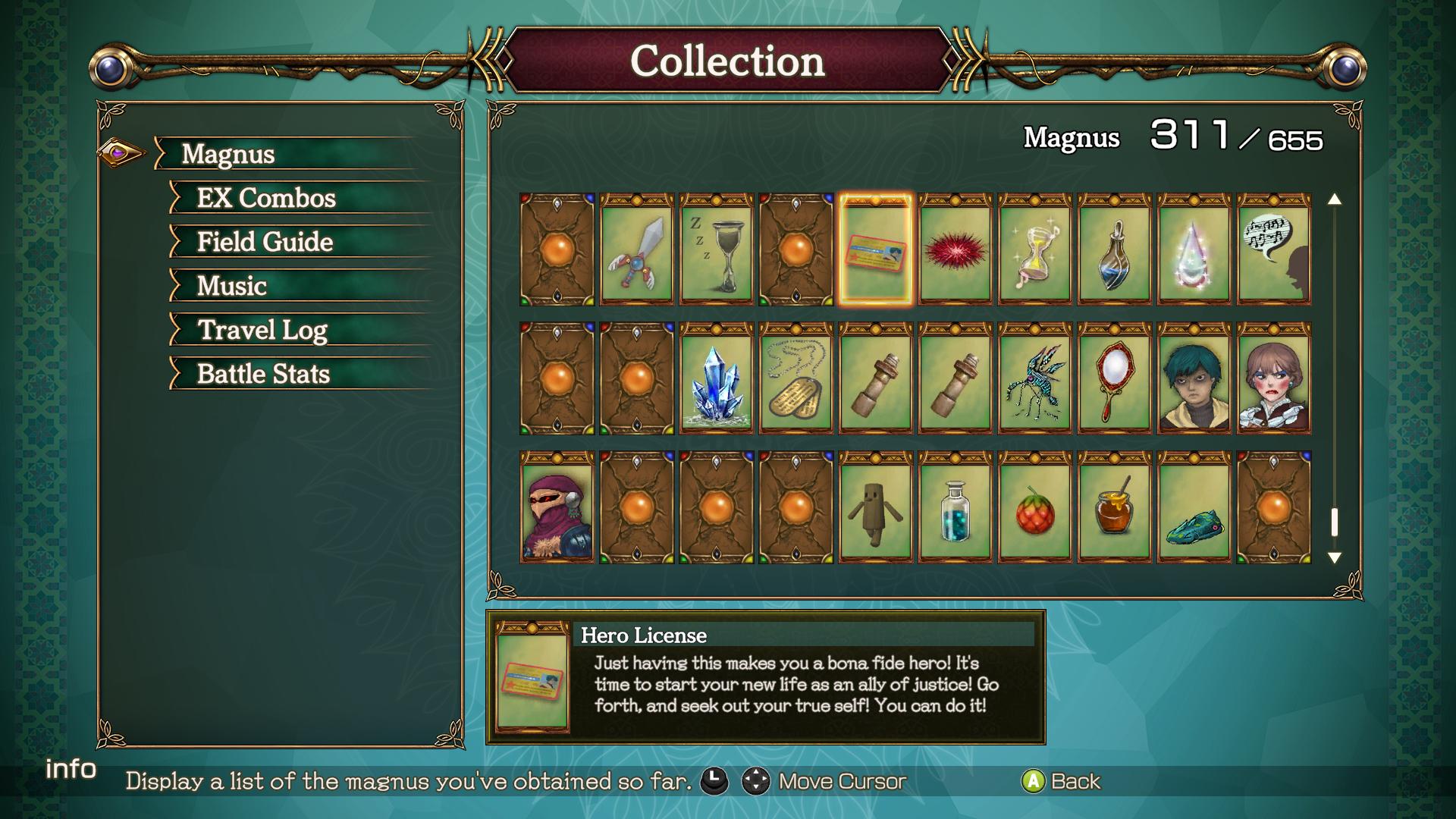Show the Battle Stats
Viewport: 1456px width, 819px height.
click(x=263, y=374)
